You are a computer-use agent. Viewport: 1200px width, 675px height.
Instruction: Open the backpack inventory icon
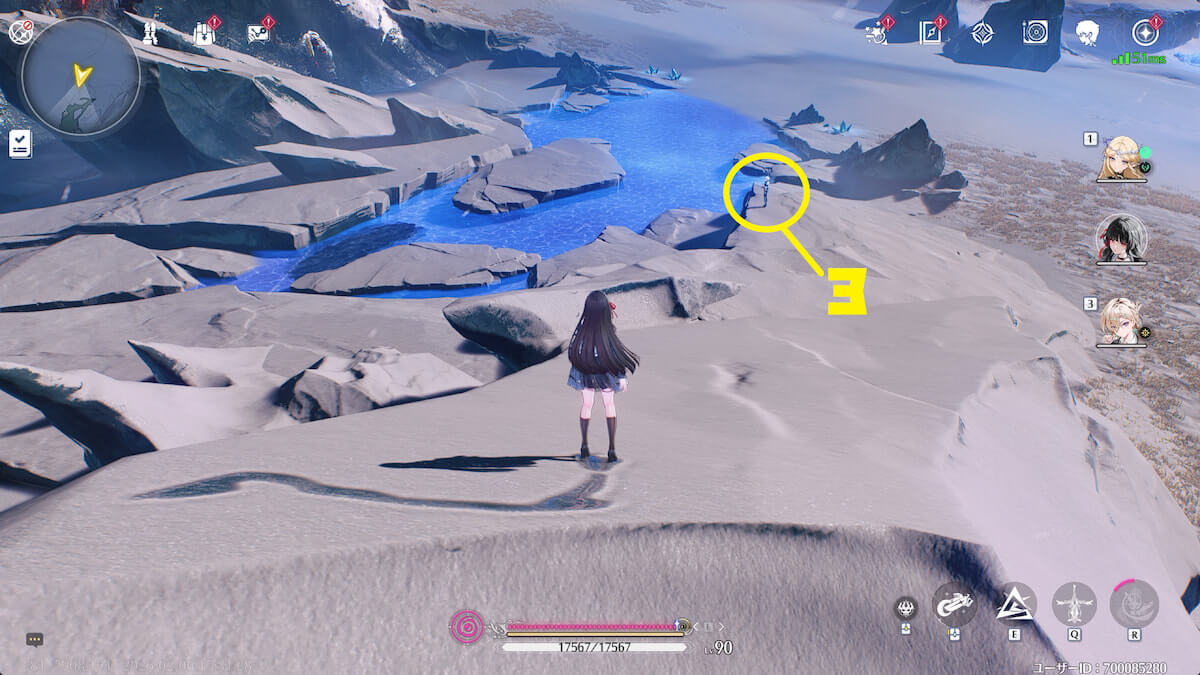point(205,33)
